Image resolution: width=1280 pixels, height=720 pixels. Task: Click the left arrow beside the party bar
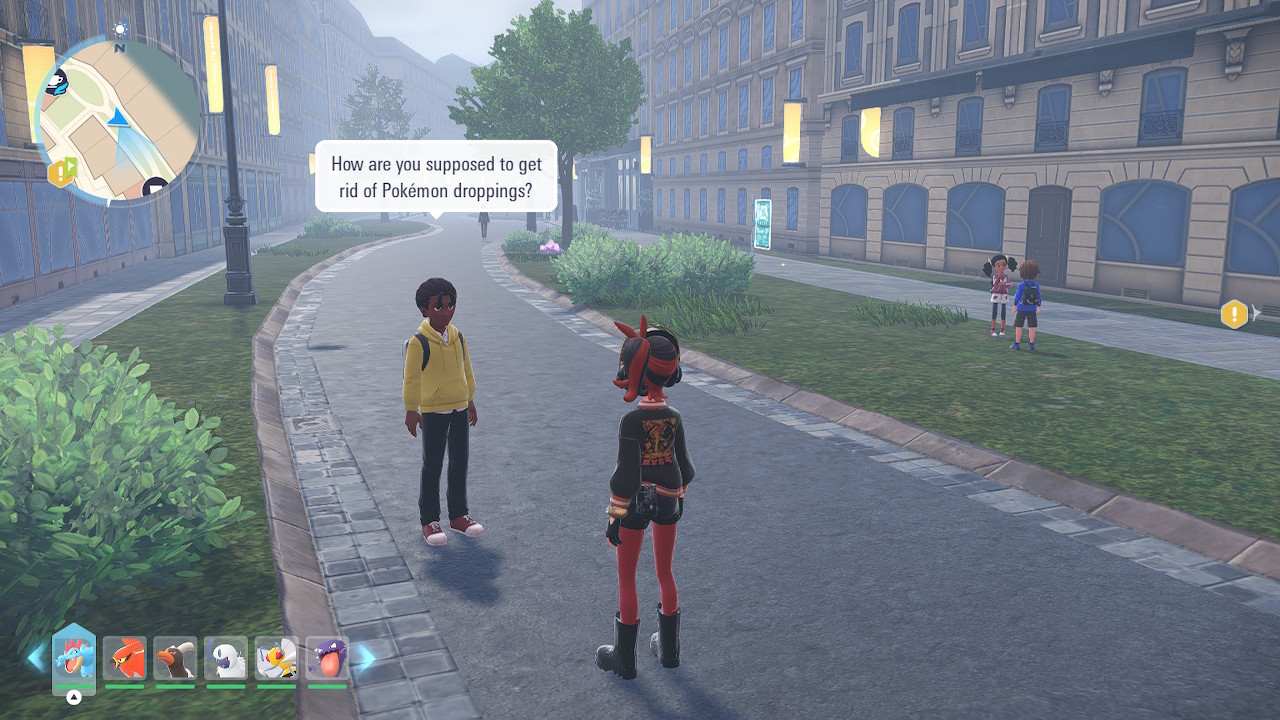(x=36, y=657)
